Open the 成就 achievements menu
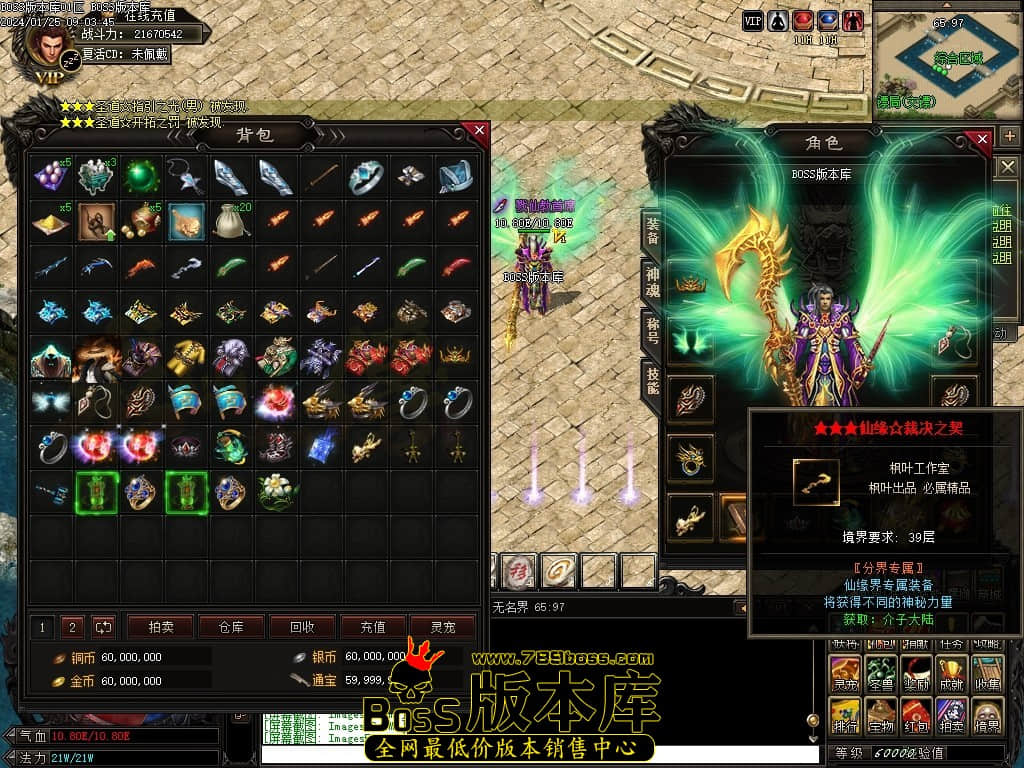This screenshot has height=768, width=1024. (x=951, y=673)
